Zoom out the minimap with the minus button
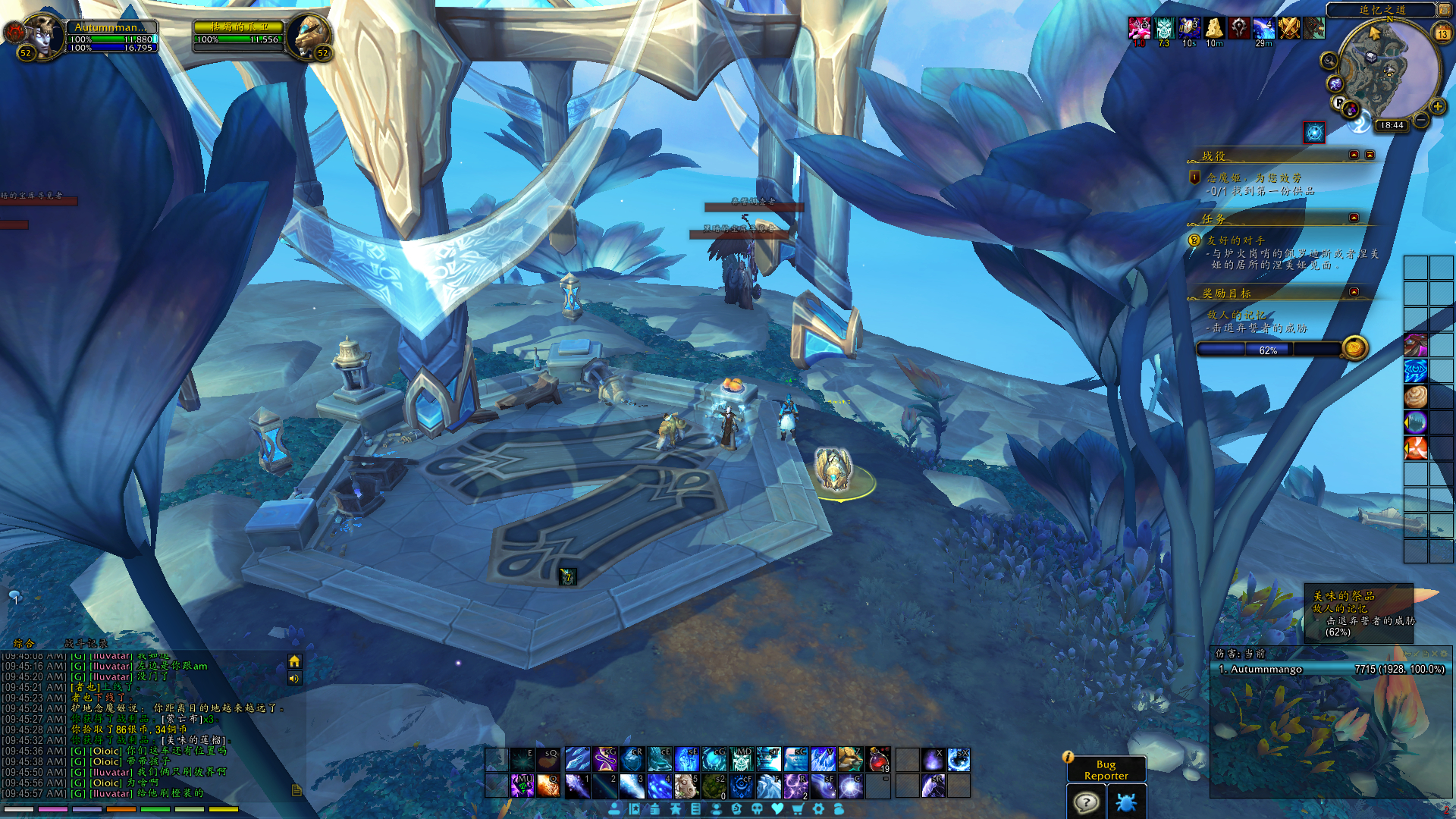This screenshot has width=1456, height=819. [x=1421, y=120]
